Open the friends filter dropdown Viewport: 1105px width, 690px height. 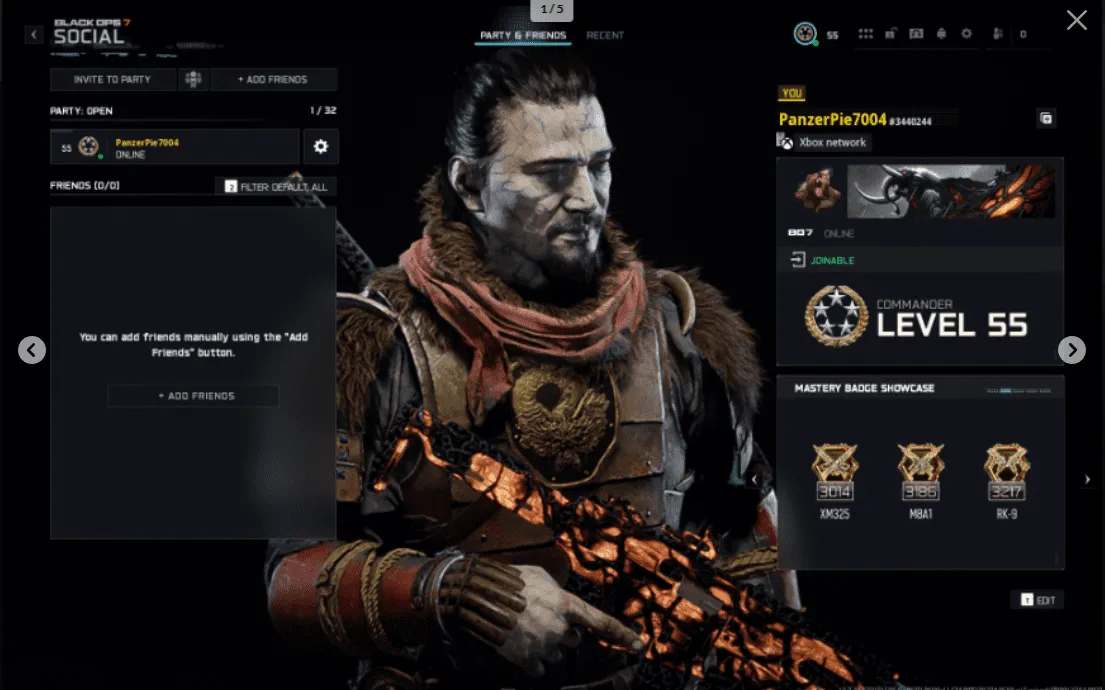pos(276,187)
